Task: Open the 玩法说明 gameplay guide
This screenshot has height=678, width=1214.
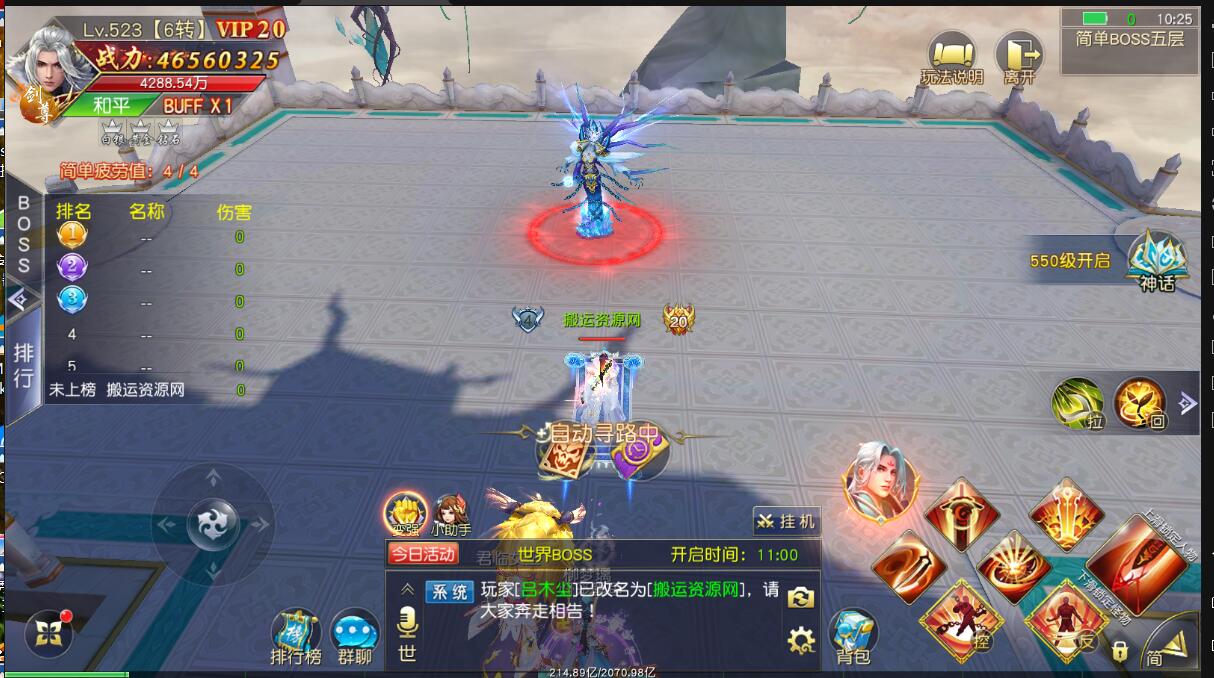Action: (951, 58)
